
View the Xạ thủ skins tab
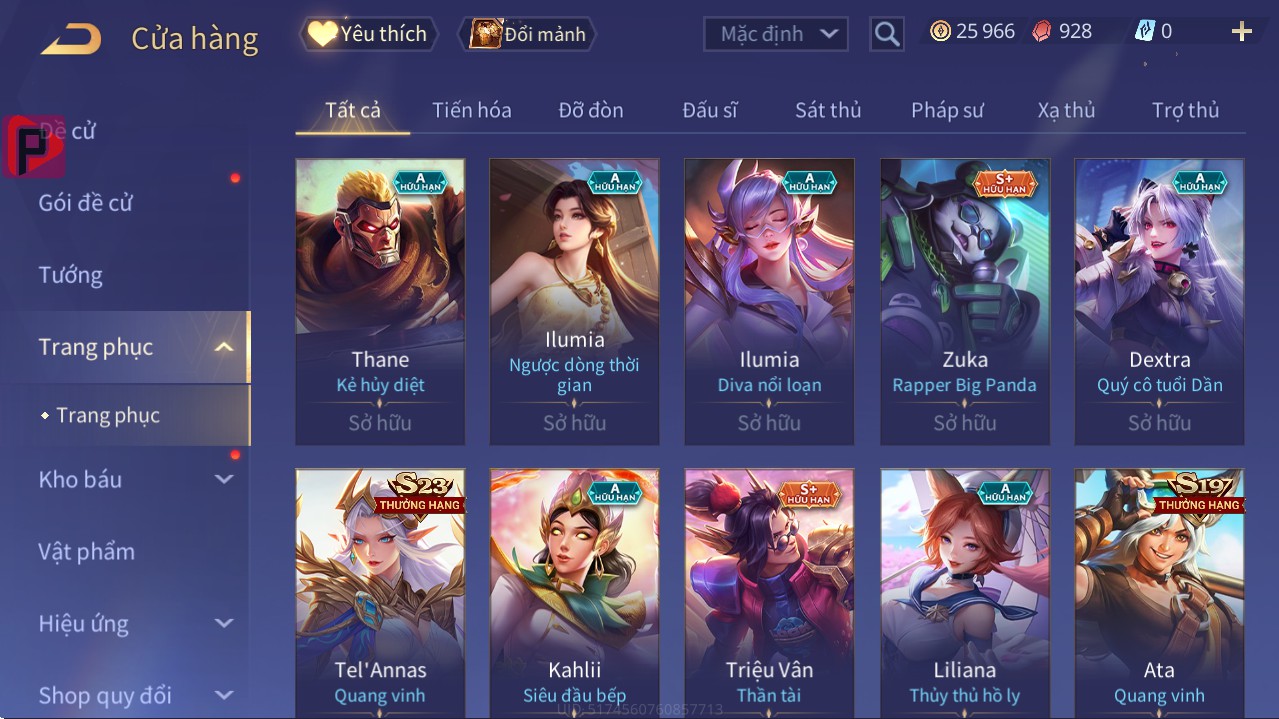pos(1066,110)
